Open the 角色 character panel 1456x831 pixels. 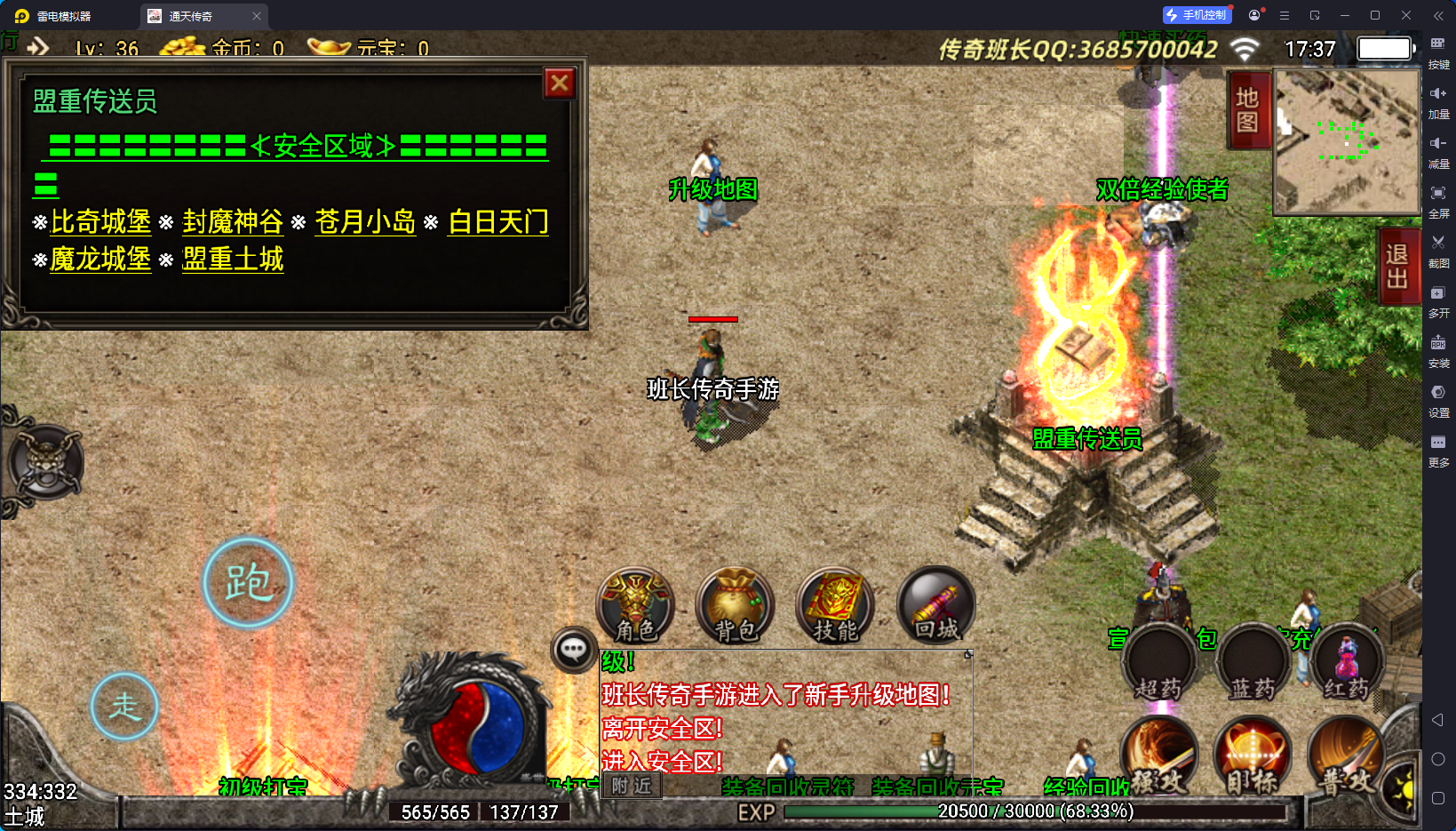tap(635, 606)
